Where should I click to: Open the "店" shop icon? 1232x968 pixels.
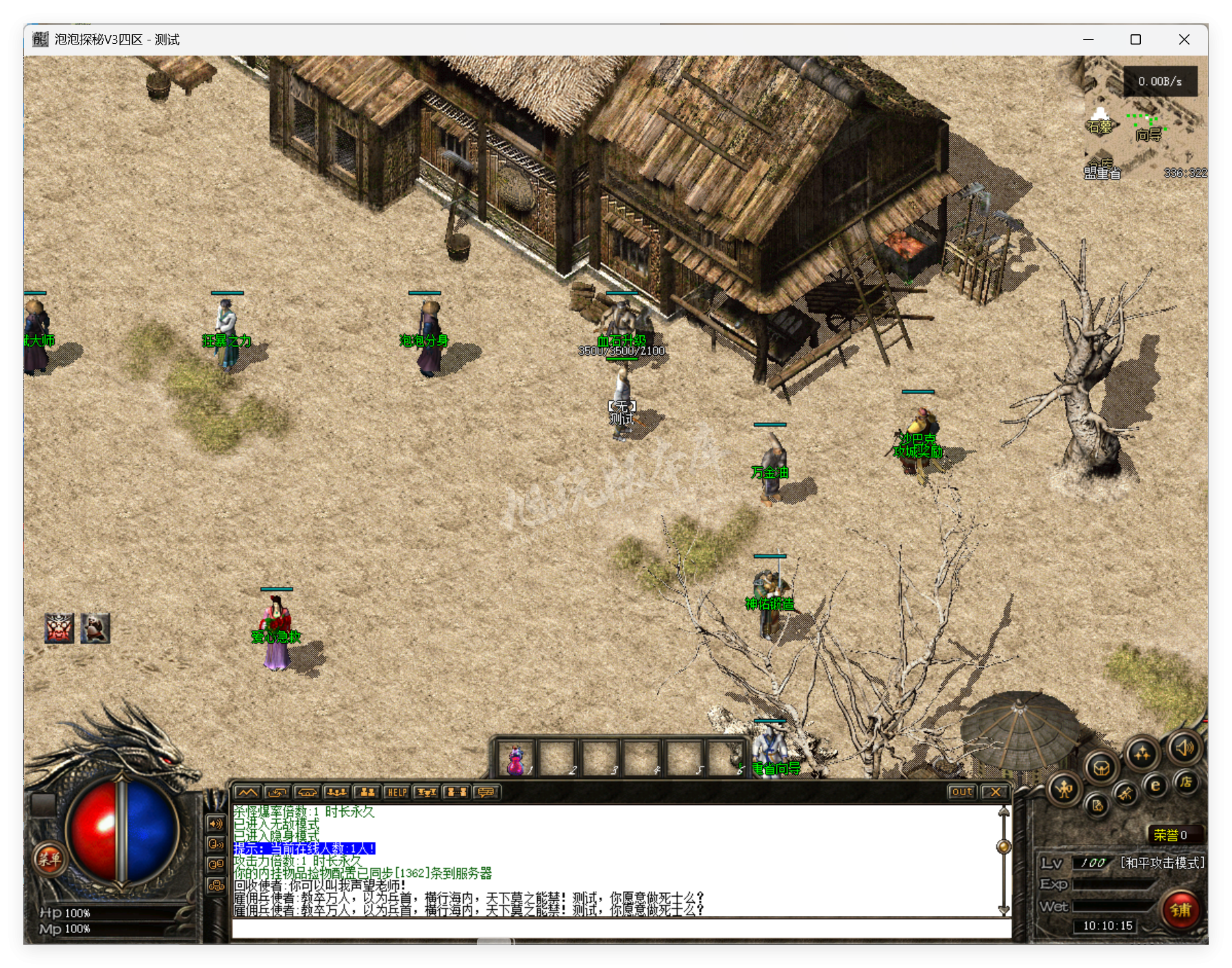1187,785
